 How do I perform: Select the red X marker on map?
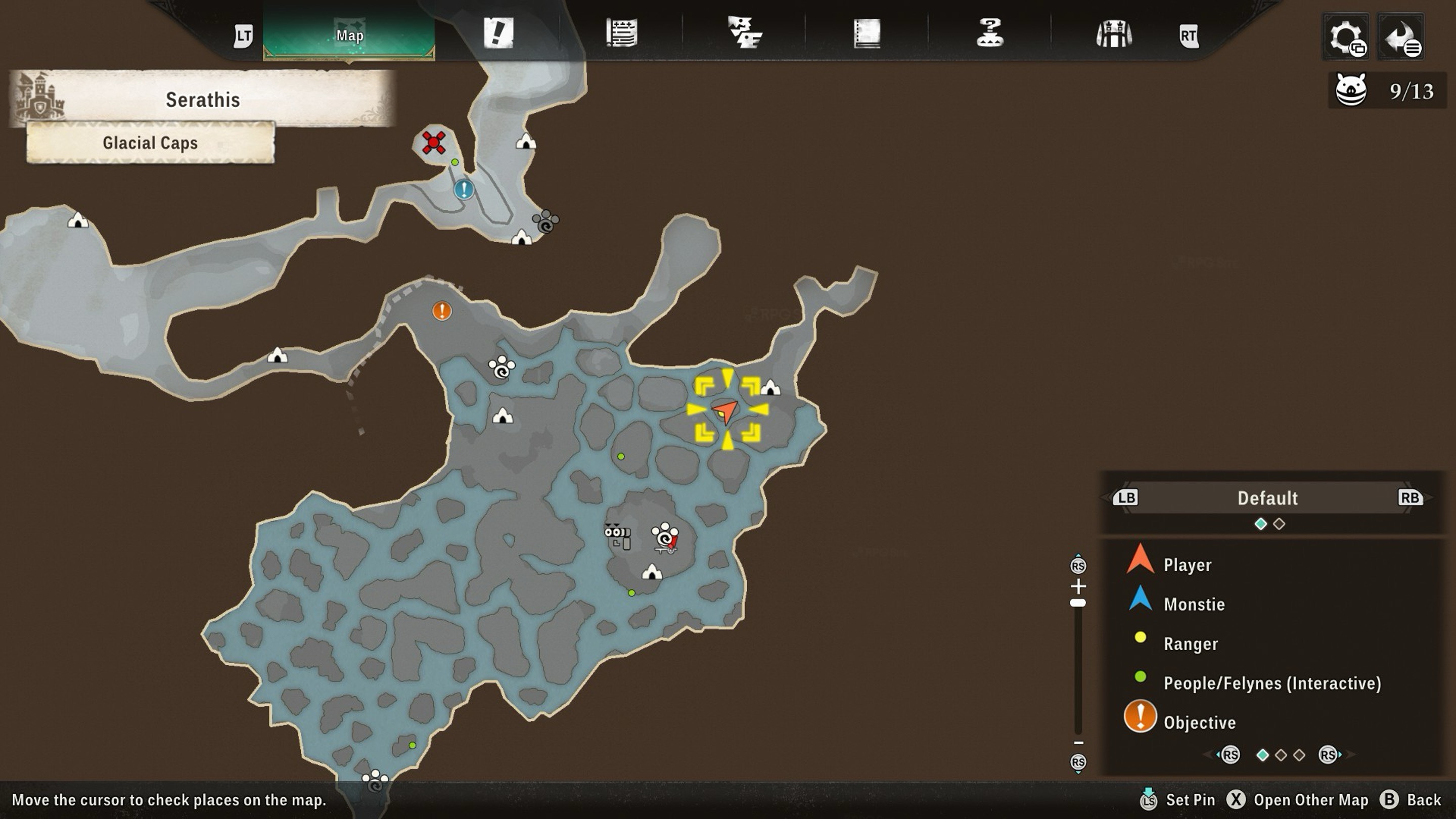tap(434, 143)
